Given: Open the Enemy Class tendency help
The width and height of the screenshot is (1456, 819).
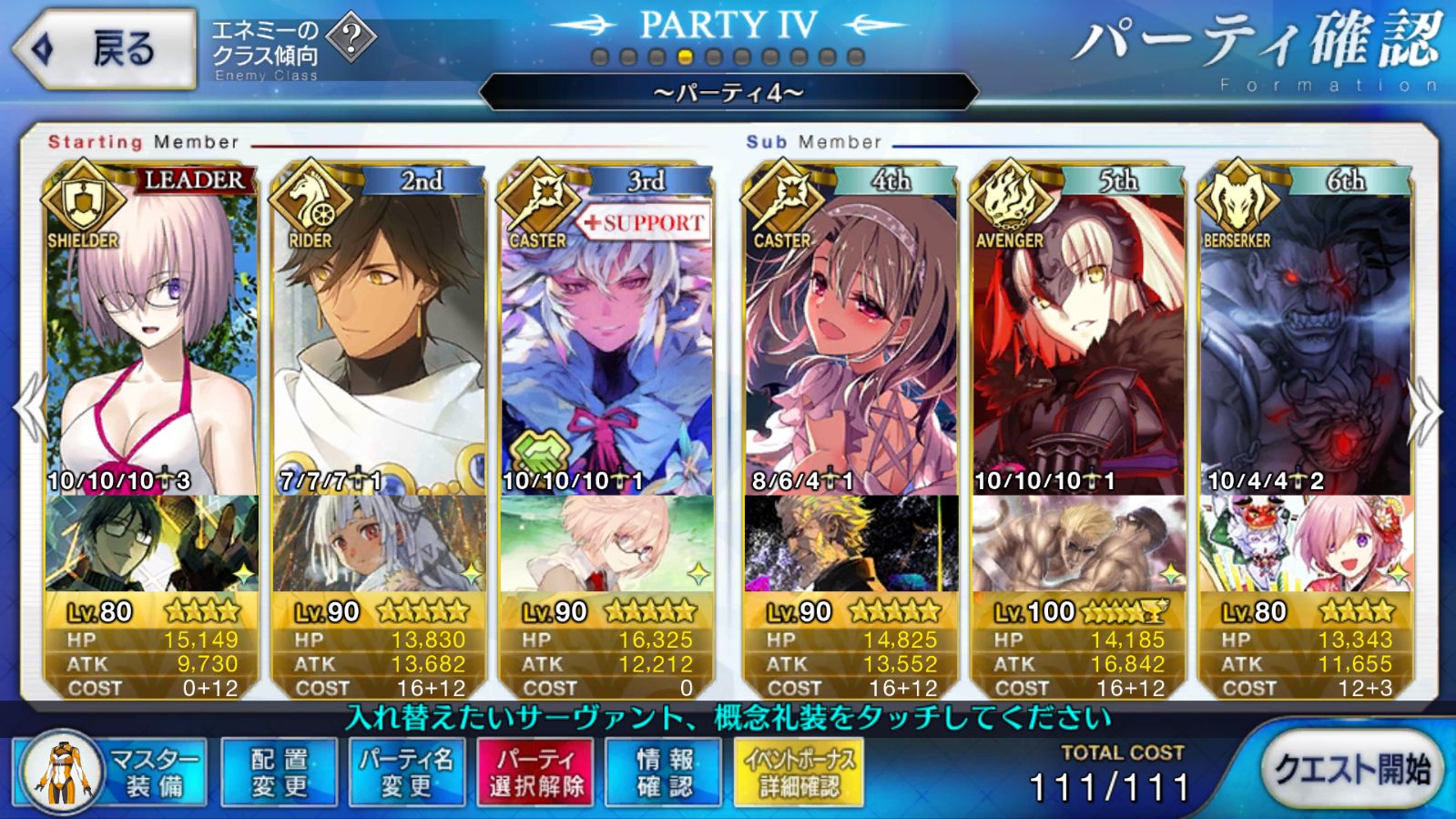Looking at the screenshot, I should pos(351,38).
